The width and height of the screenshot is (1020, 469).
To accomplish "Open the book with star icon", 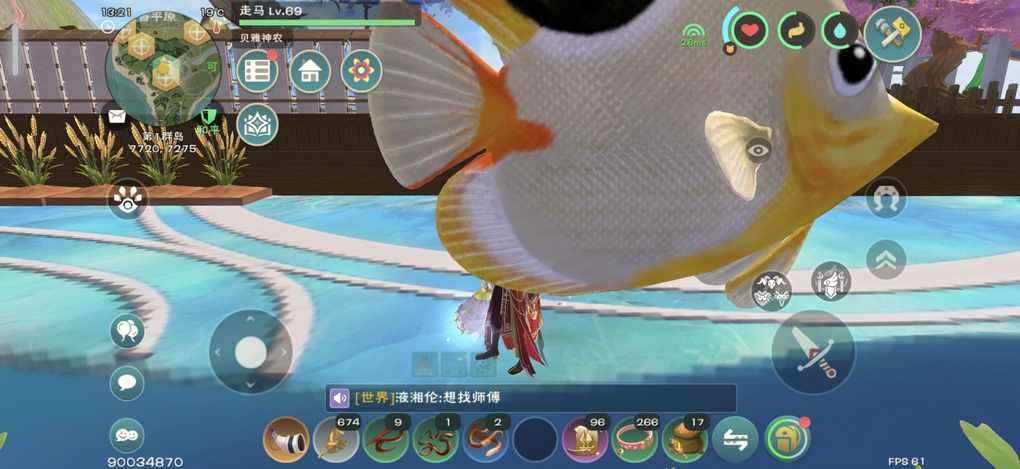I will pyautogui.click(x=257, y=124).
